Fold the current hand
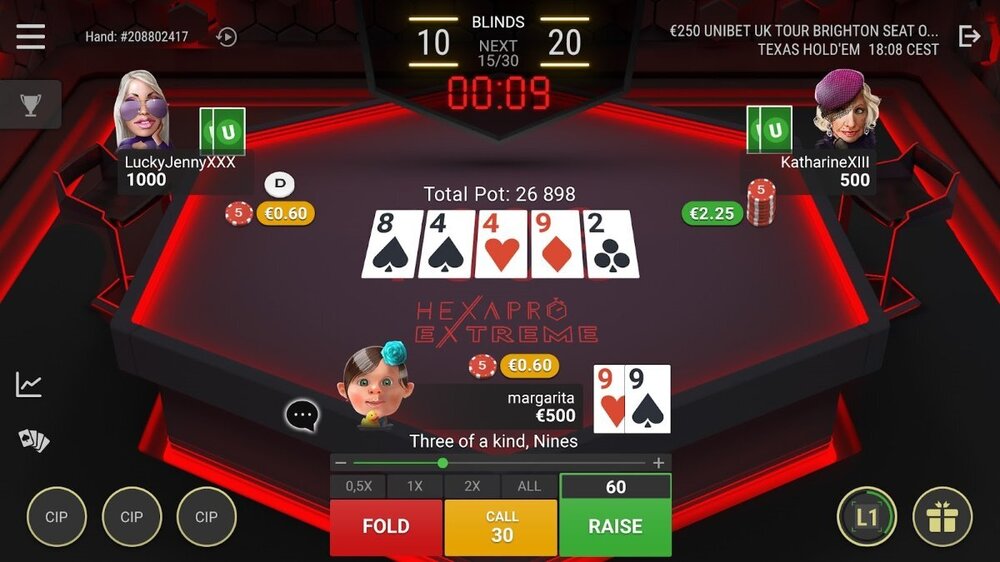Image resolution: width=1000 pixels, height=562 pixels. pos(386,527)
